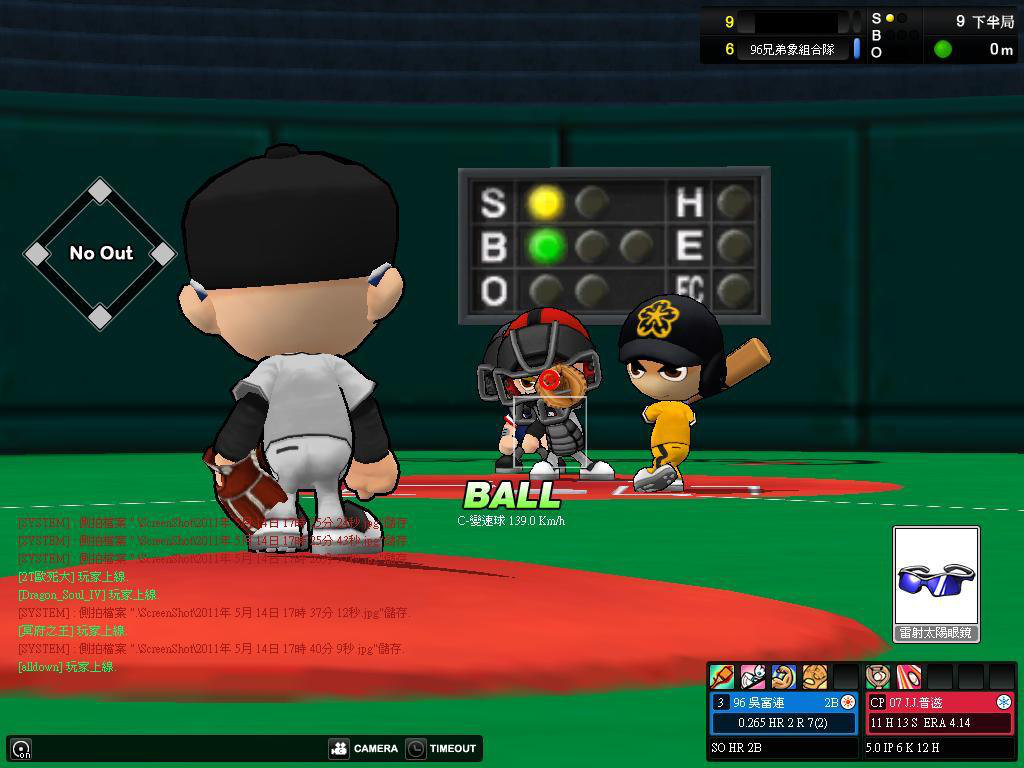This screenshot has width=1024, height=768.
Task: Select the pink streaking ball pitcher skill
Action: [x=908, y=677]
